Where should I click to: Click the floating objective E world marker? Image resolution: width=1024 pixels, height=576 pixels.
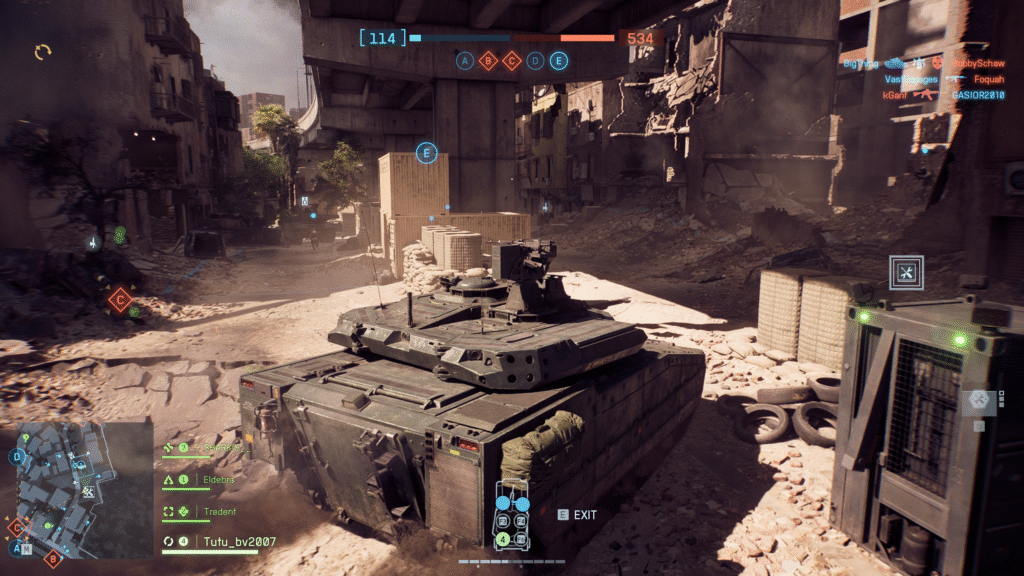(x=427, y=153)
